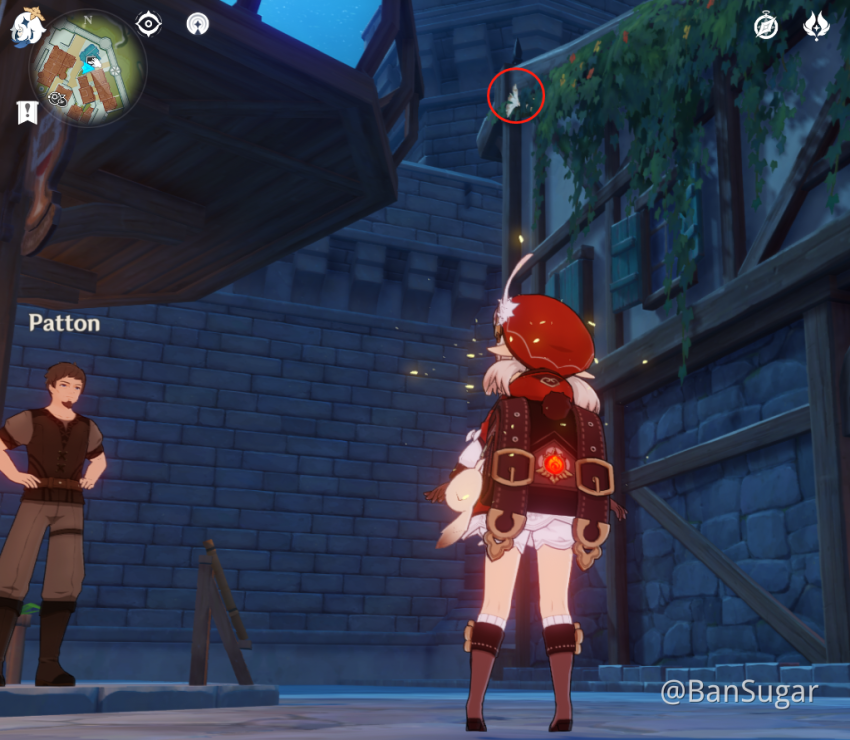
Task: Click the star-with-arcs signal icon
Action: point(198,24)
